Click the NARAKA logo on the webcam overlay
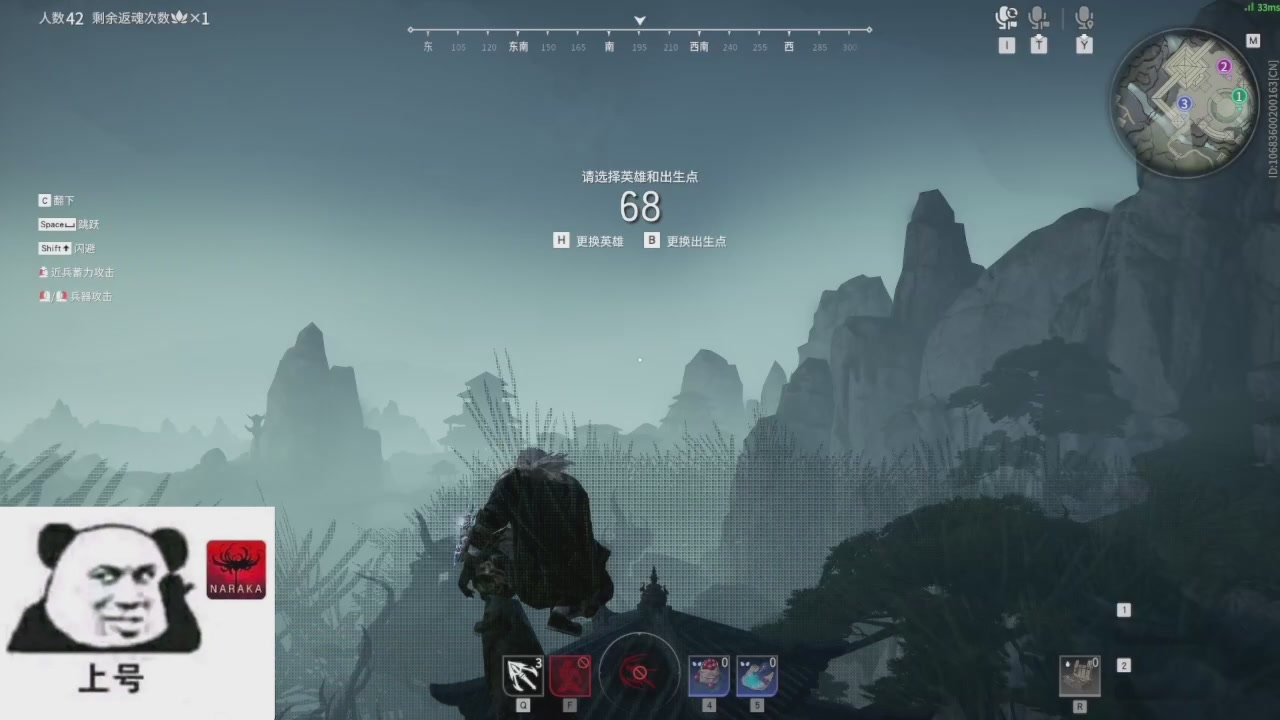 coord(236,568)
